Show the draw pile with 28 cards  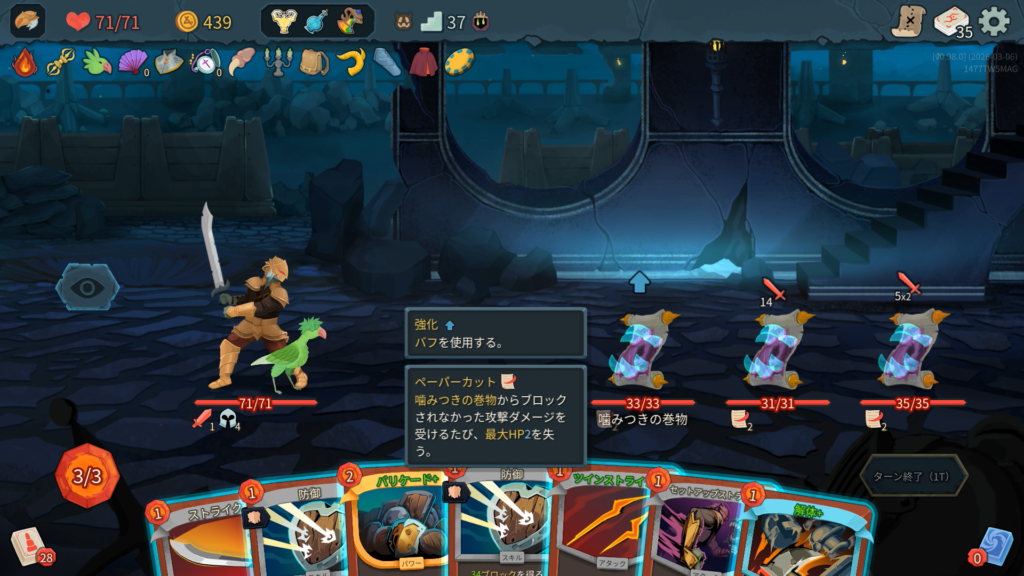tap(30, 546)
